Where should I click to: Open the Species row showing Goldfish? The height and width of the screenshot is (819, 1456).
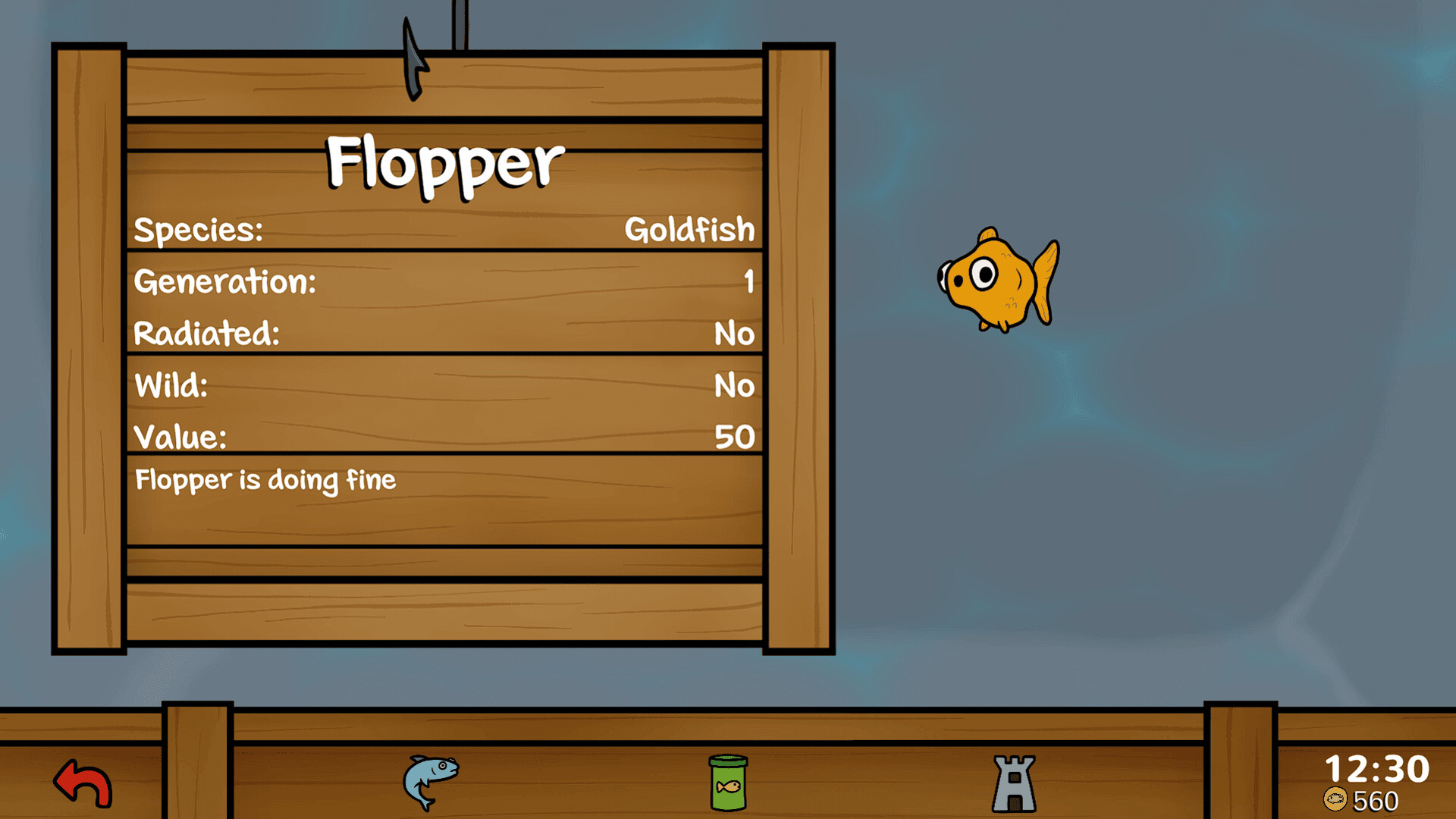click(x=444, y=230)
